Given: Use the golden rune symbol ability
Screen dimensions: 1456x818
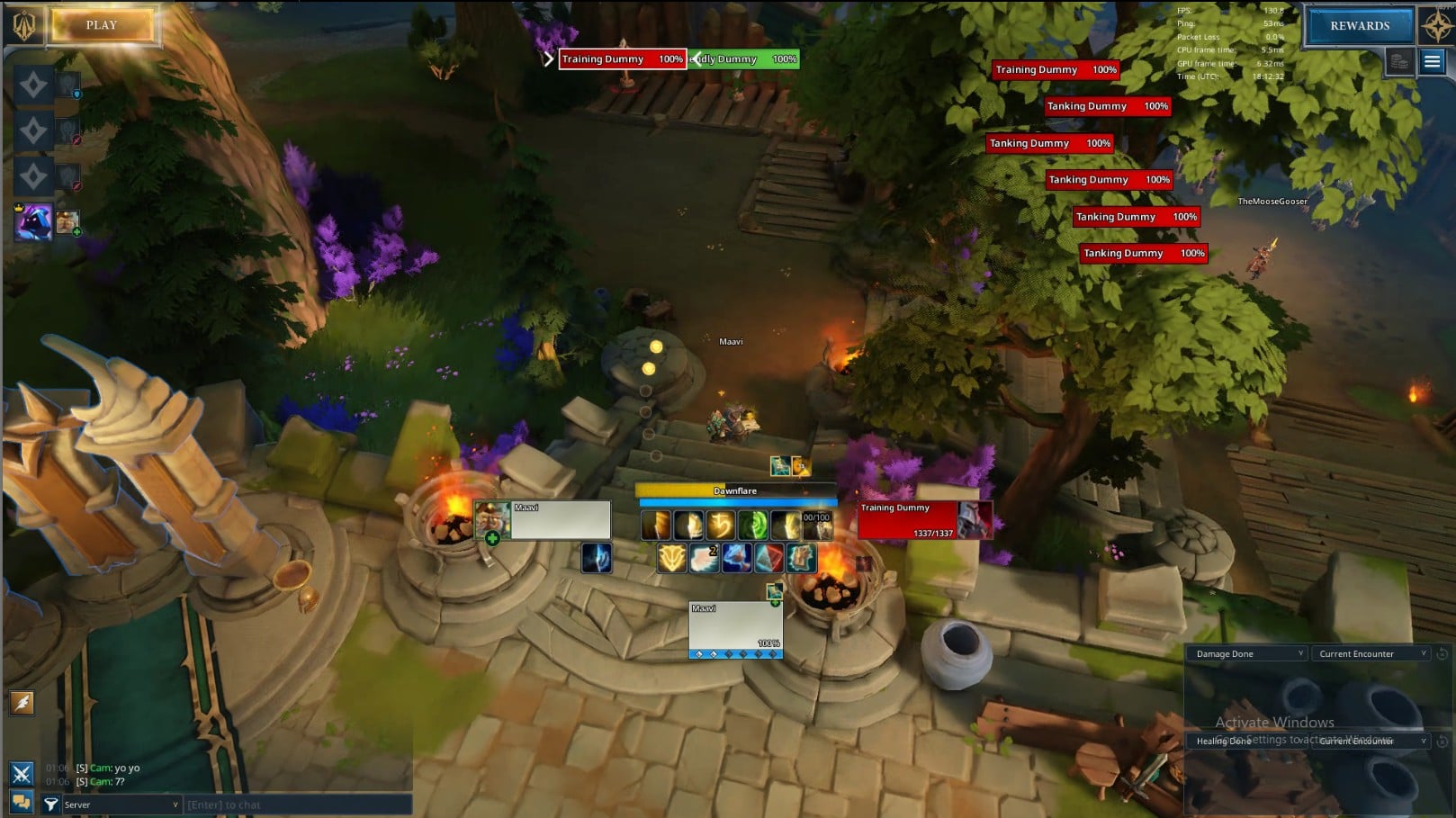Looking at the screenshot, I should pyautogui.click(x=720, y=525).
